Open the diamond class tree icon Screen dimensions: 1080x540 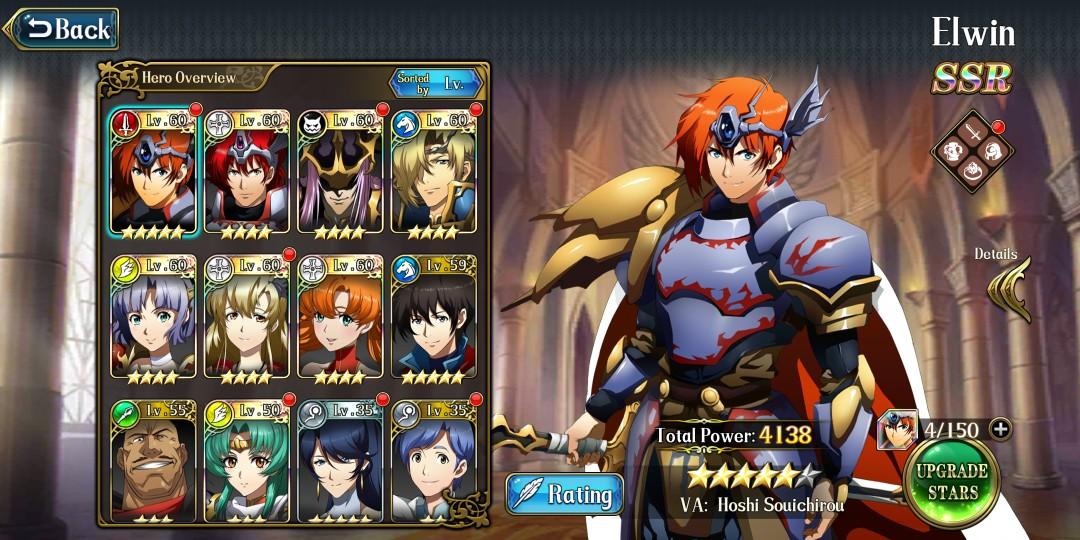point(971,153)
